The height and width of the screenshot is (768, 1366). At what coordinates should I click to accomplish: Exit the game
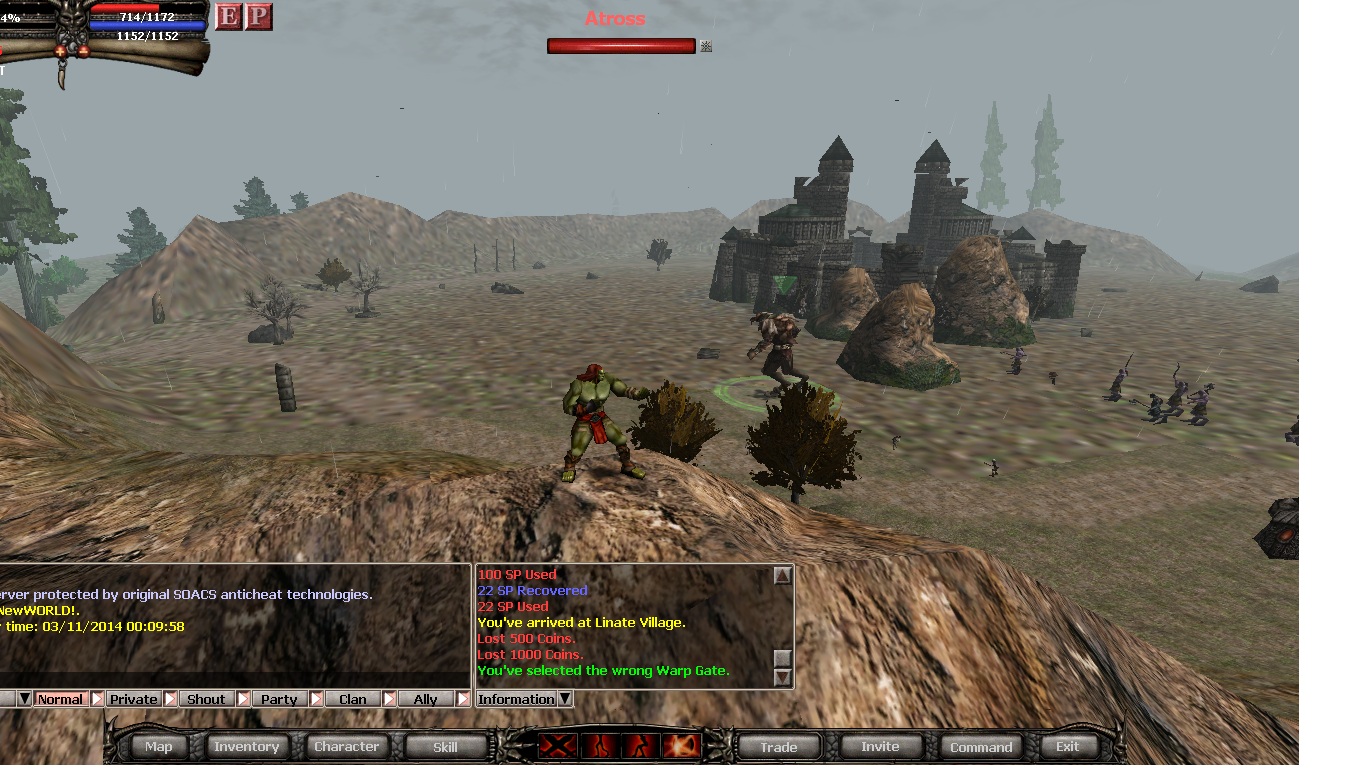point(1067,746)
